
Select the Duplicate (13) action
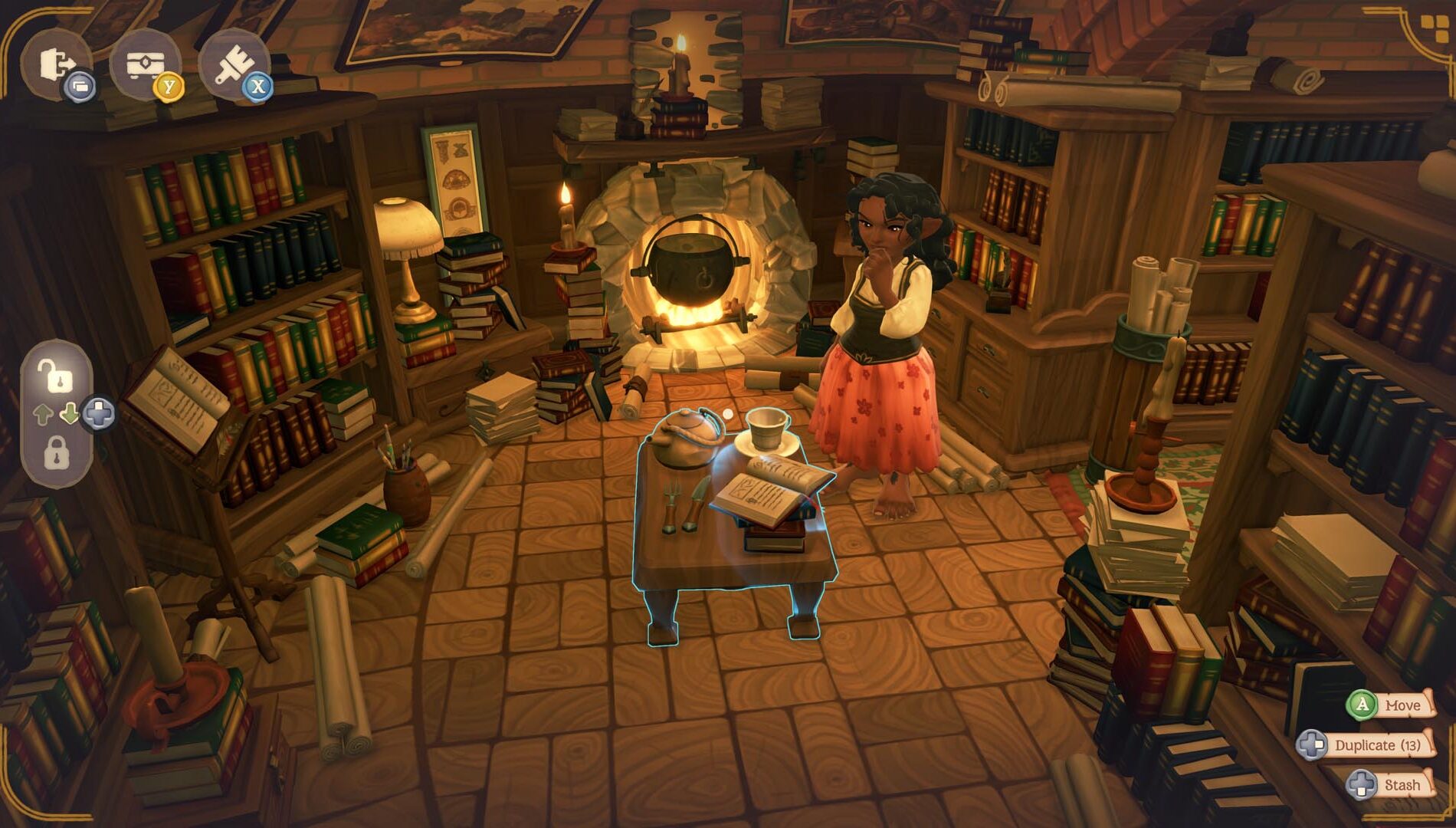[x=1377, y=744]
